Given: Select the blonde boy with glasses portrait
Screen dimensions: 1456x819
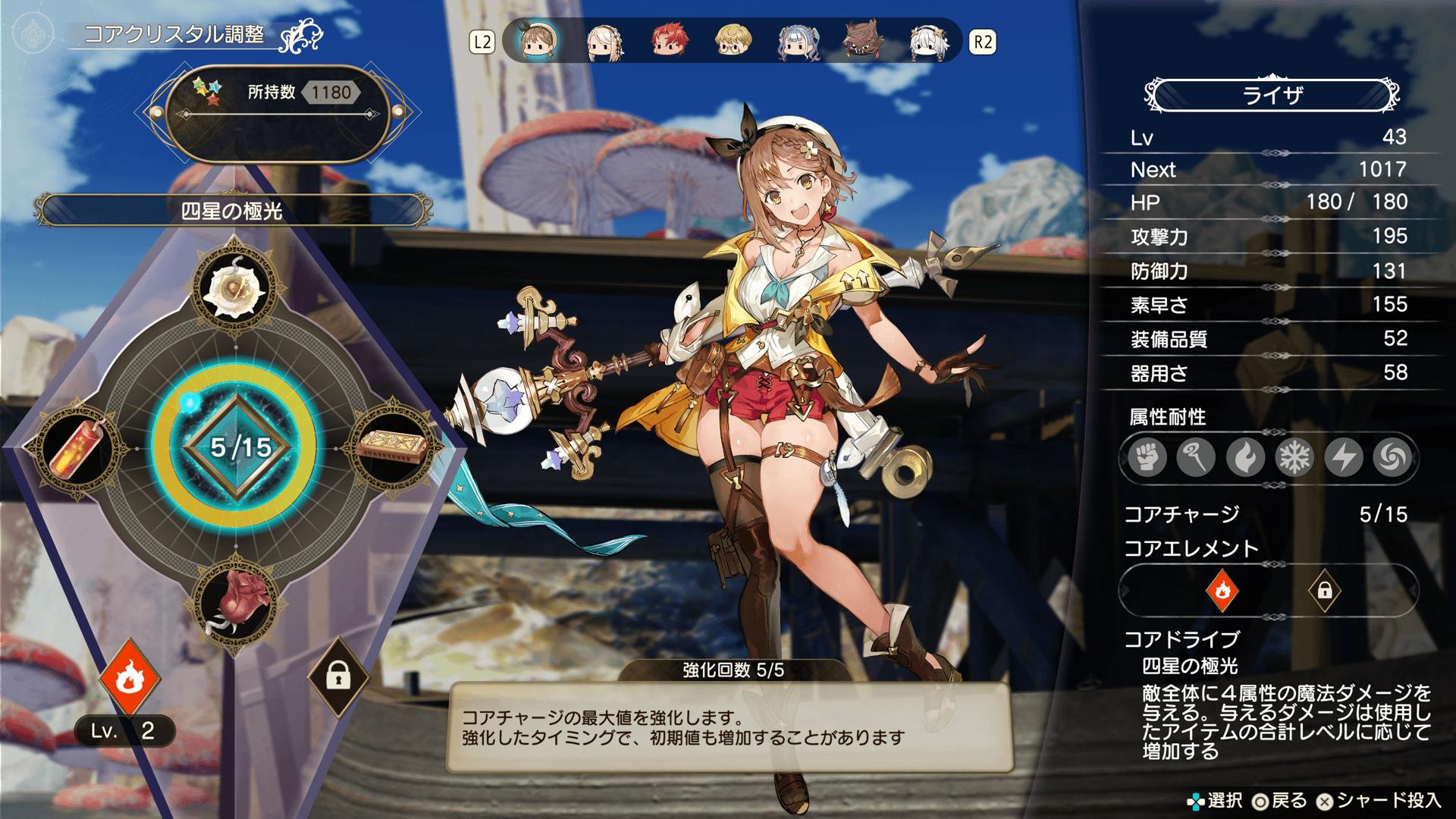Looking at the screenshot, I should 733,42.
